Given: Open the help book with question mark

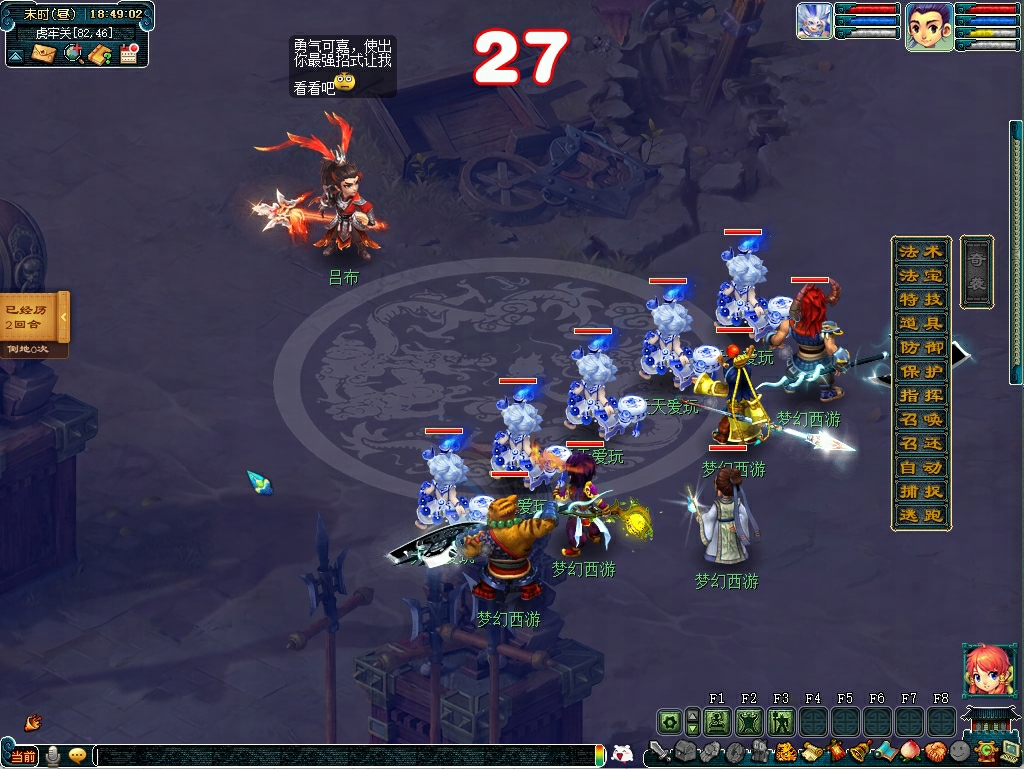Looking at the screenshot, I should (x=100, y=54).
